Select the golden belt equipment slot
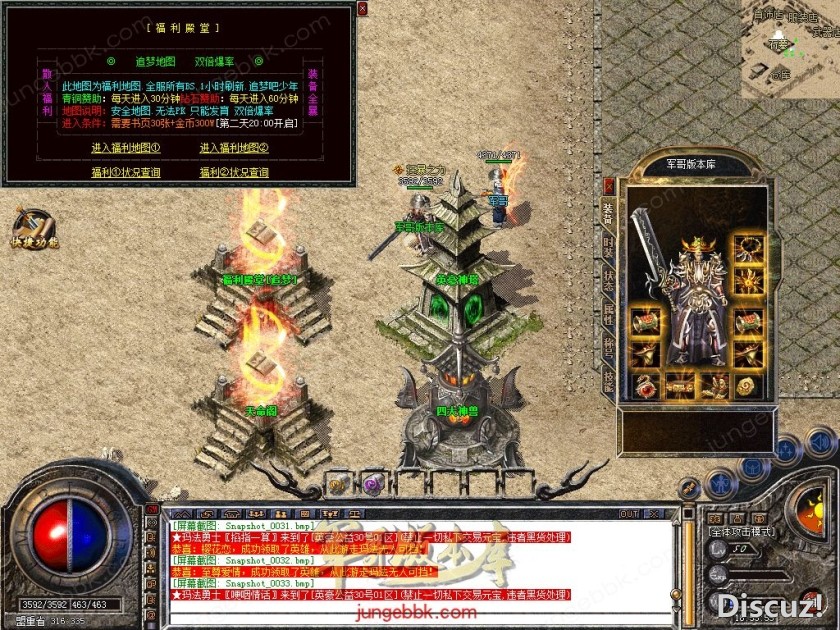The width and height of the screenshot is (840, 630). click(681, 385)
